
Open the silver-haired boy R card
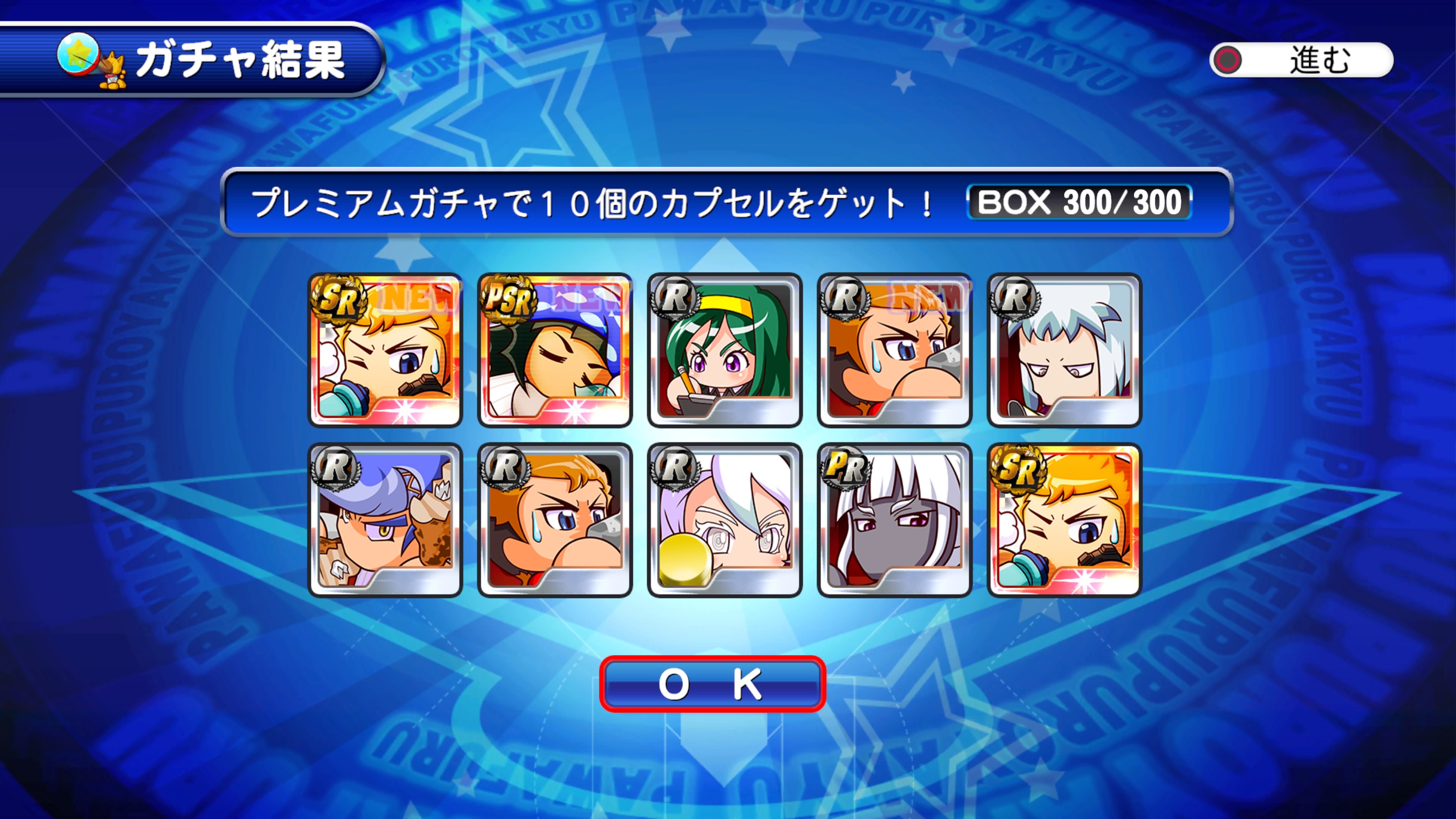click(1064, 350)
